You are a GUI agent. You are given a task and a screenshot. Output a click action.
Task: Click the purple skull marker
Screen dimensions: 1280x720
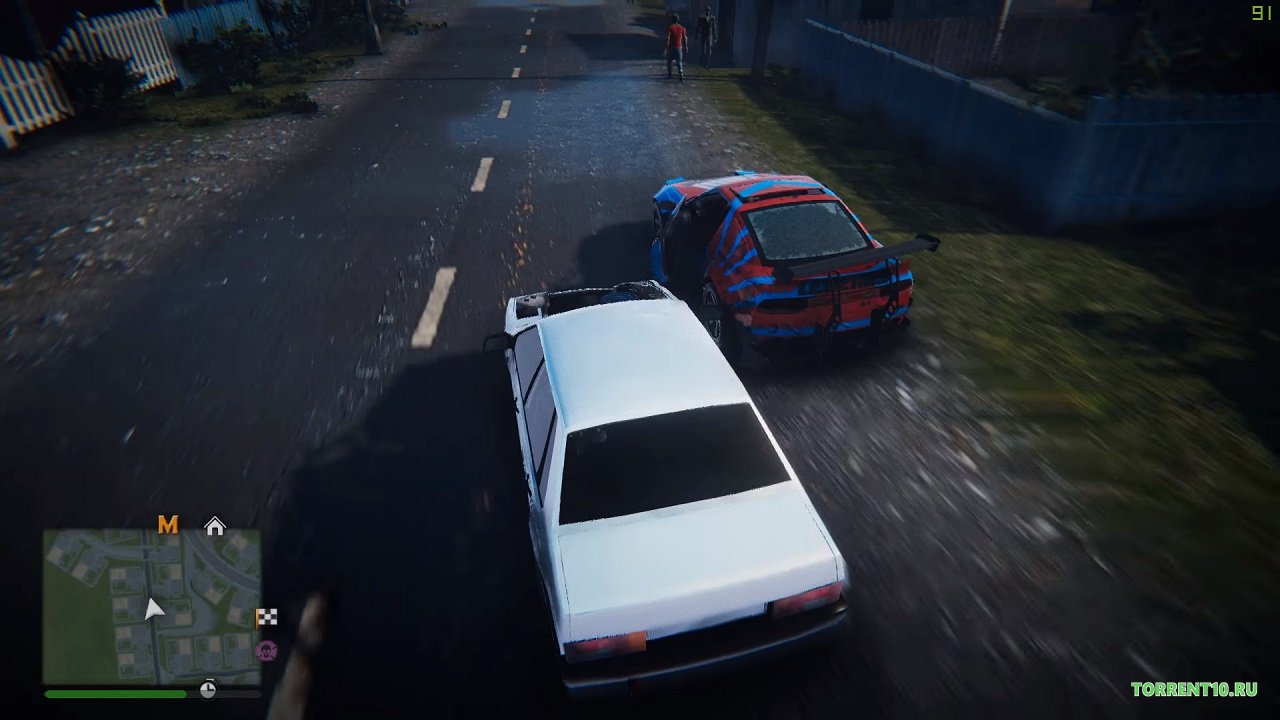point(267,651)
